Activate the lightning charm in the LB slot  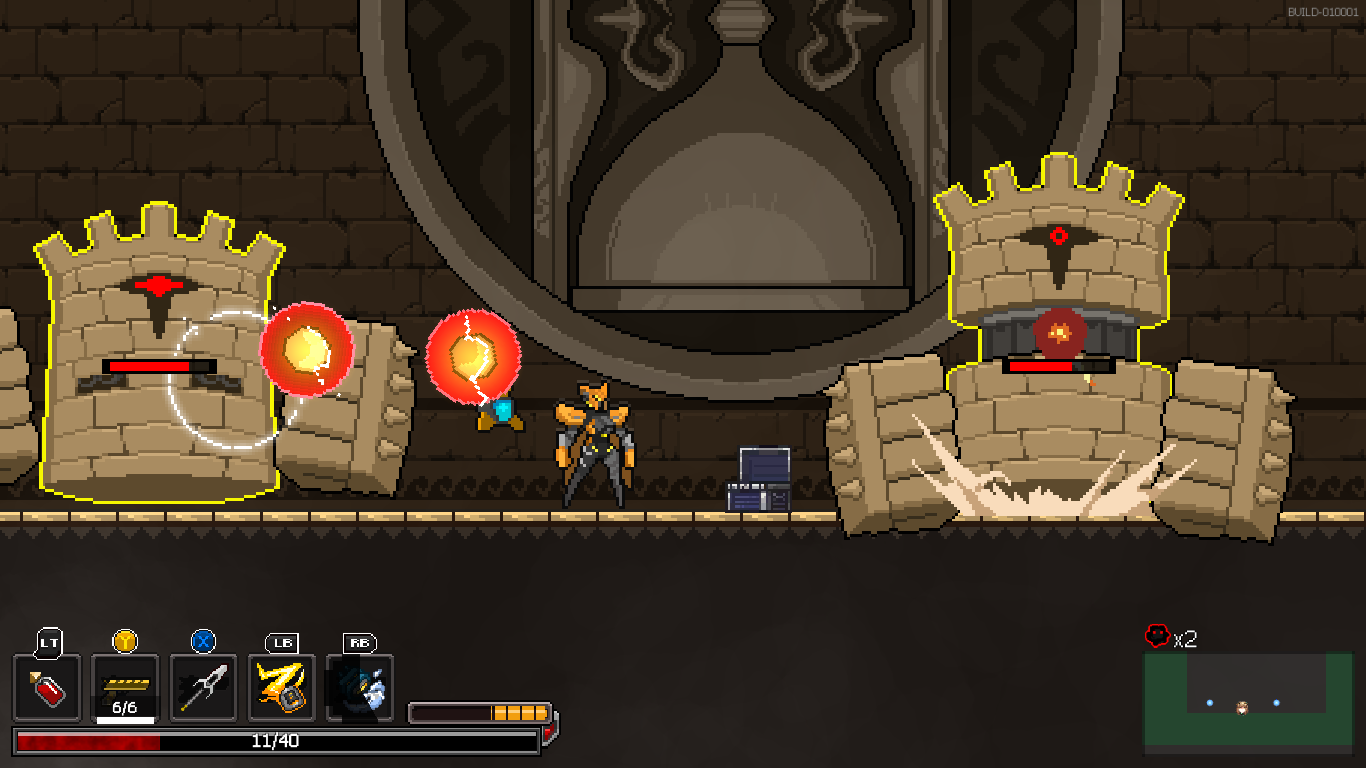pyautogui.click(x=280, y=688)
